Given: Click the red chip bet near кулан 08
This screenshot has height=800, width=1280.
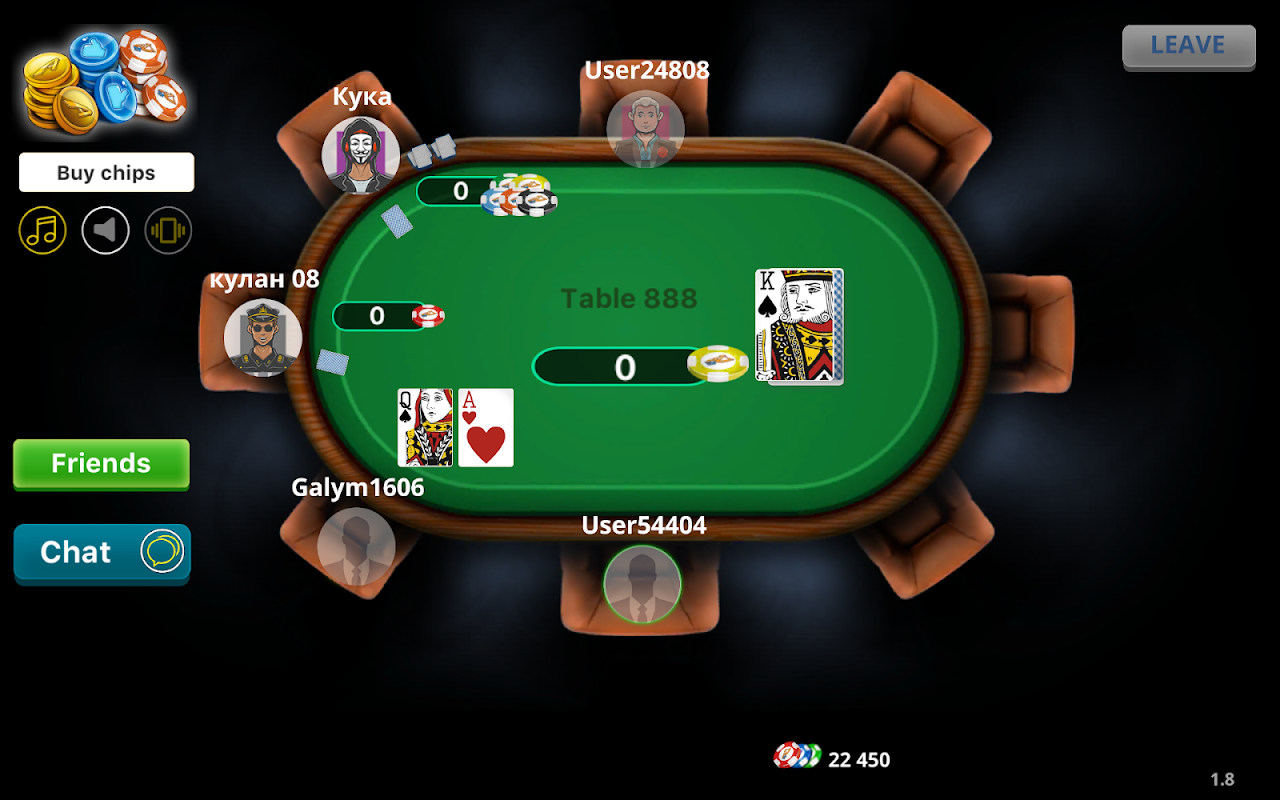Looking at the screenshot, I should coord(429,315).
